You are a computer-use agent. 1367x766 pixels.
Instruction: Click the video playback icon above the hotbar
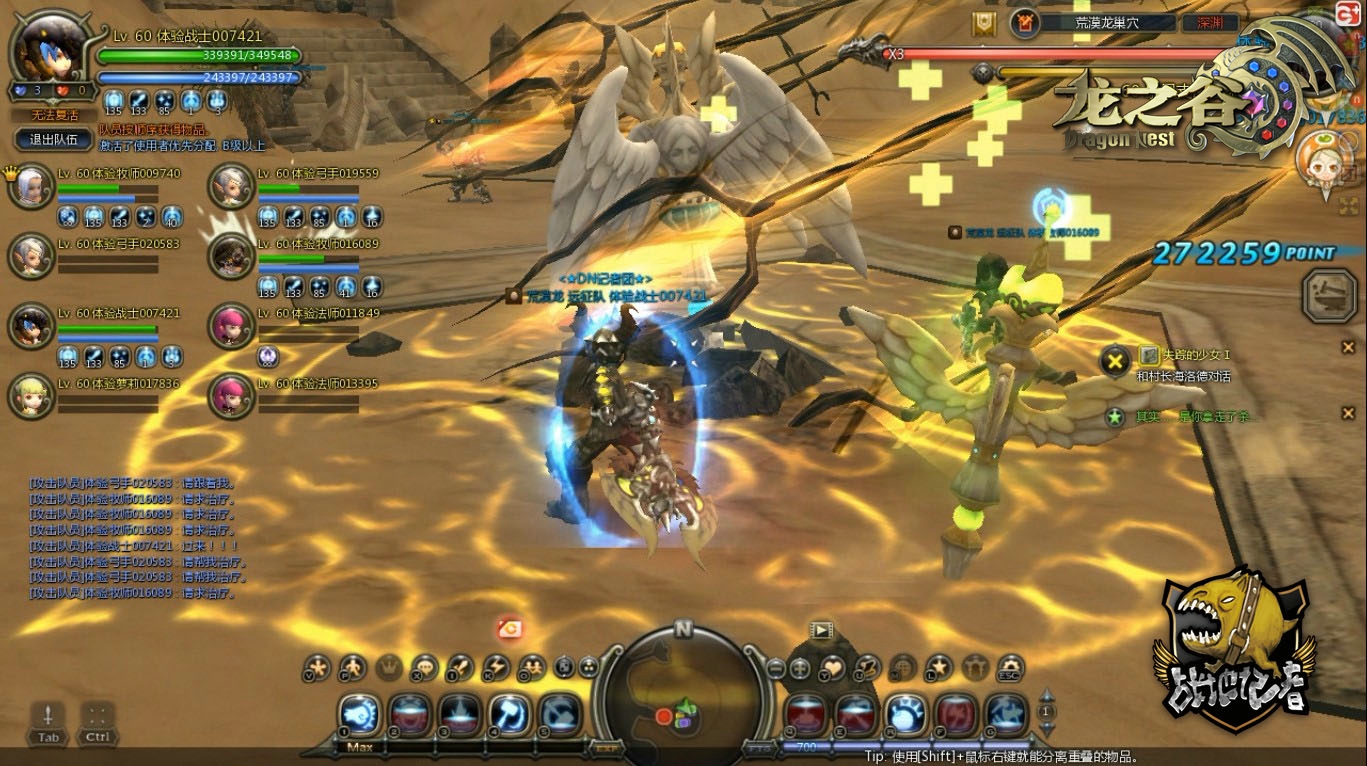(821, 630)
